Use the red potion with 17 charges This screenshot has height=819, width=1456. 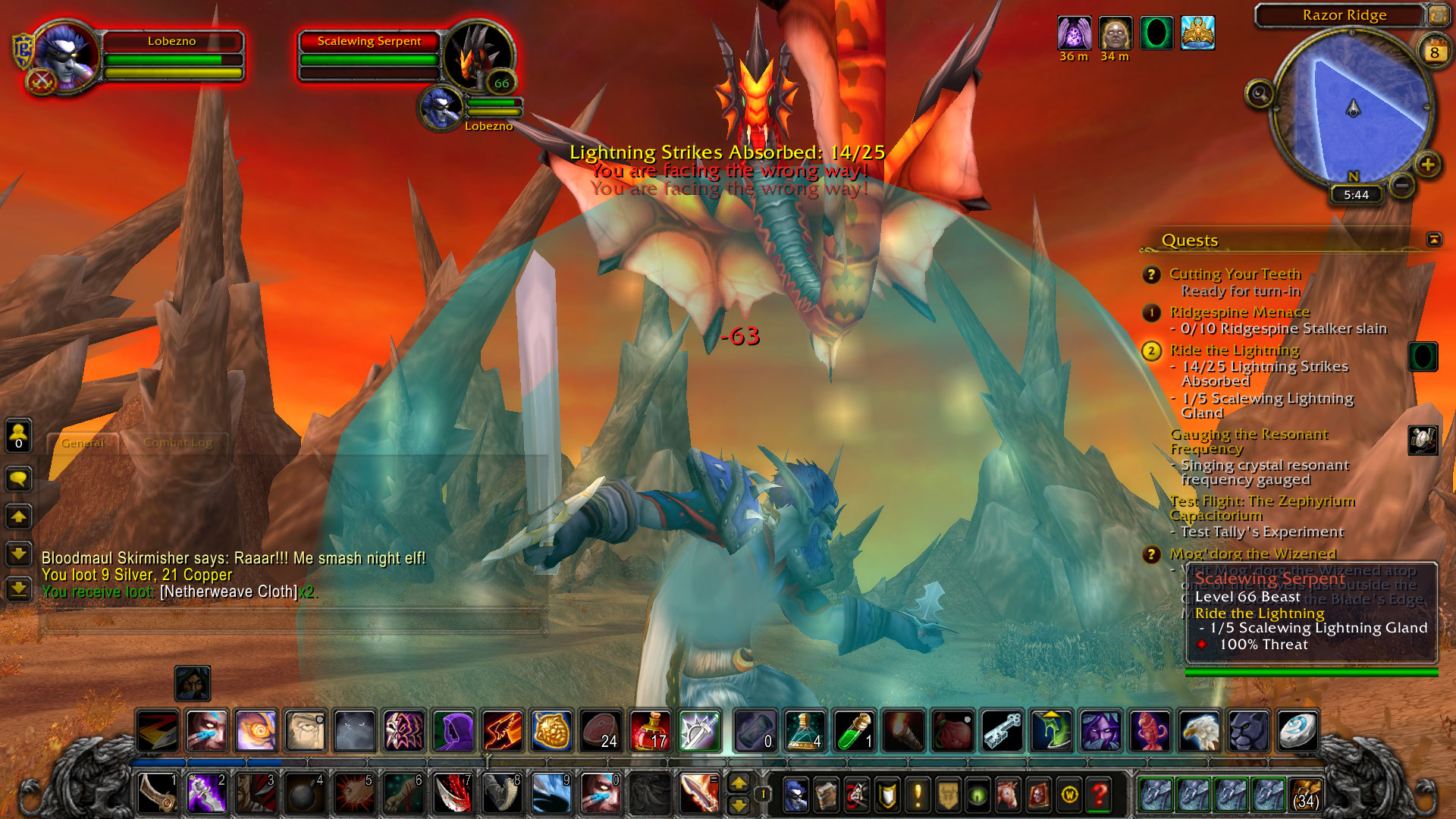(650, 731)
